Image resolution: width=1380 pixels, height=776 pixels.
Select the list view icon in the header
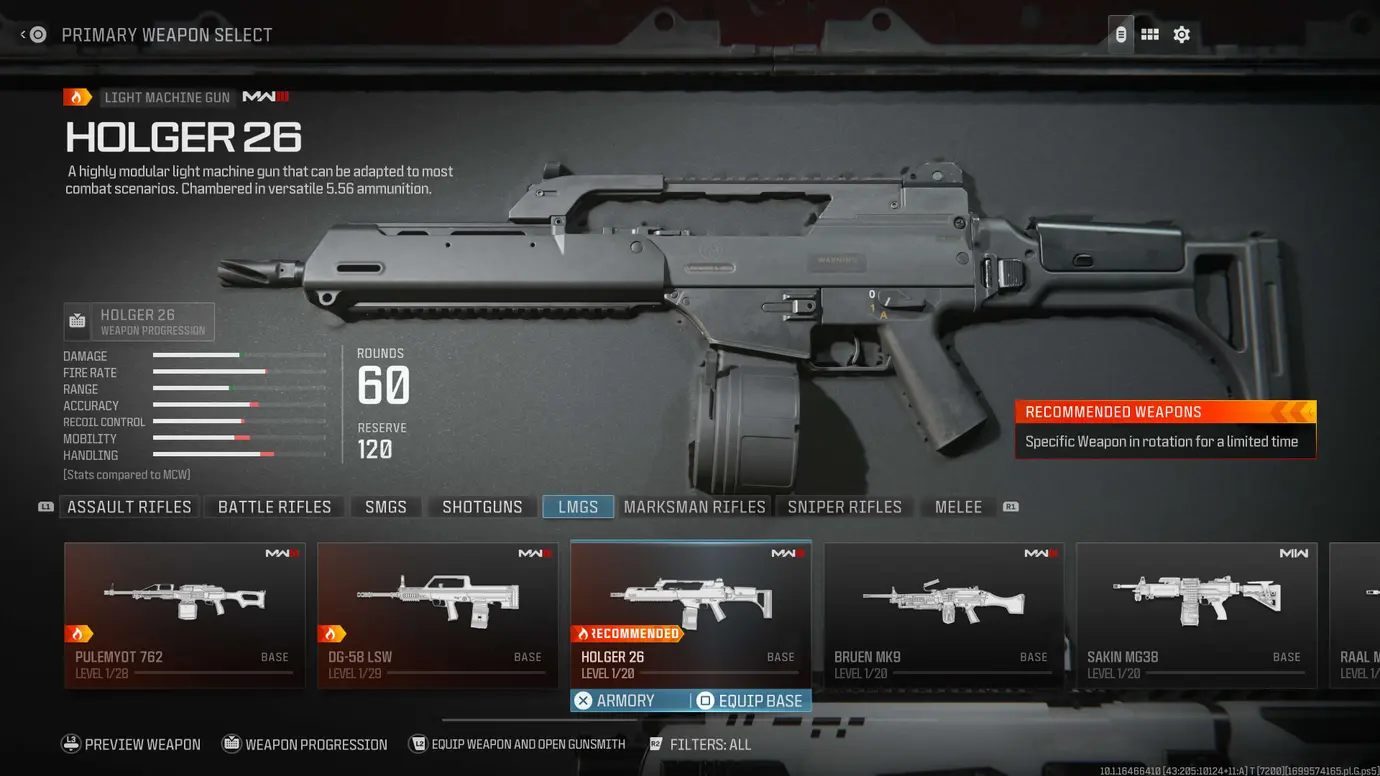(x=1120, y=33)
